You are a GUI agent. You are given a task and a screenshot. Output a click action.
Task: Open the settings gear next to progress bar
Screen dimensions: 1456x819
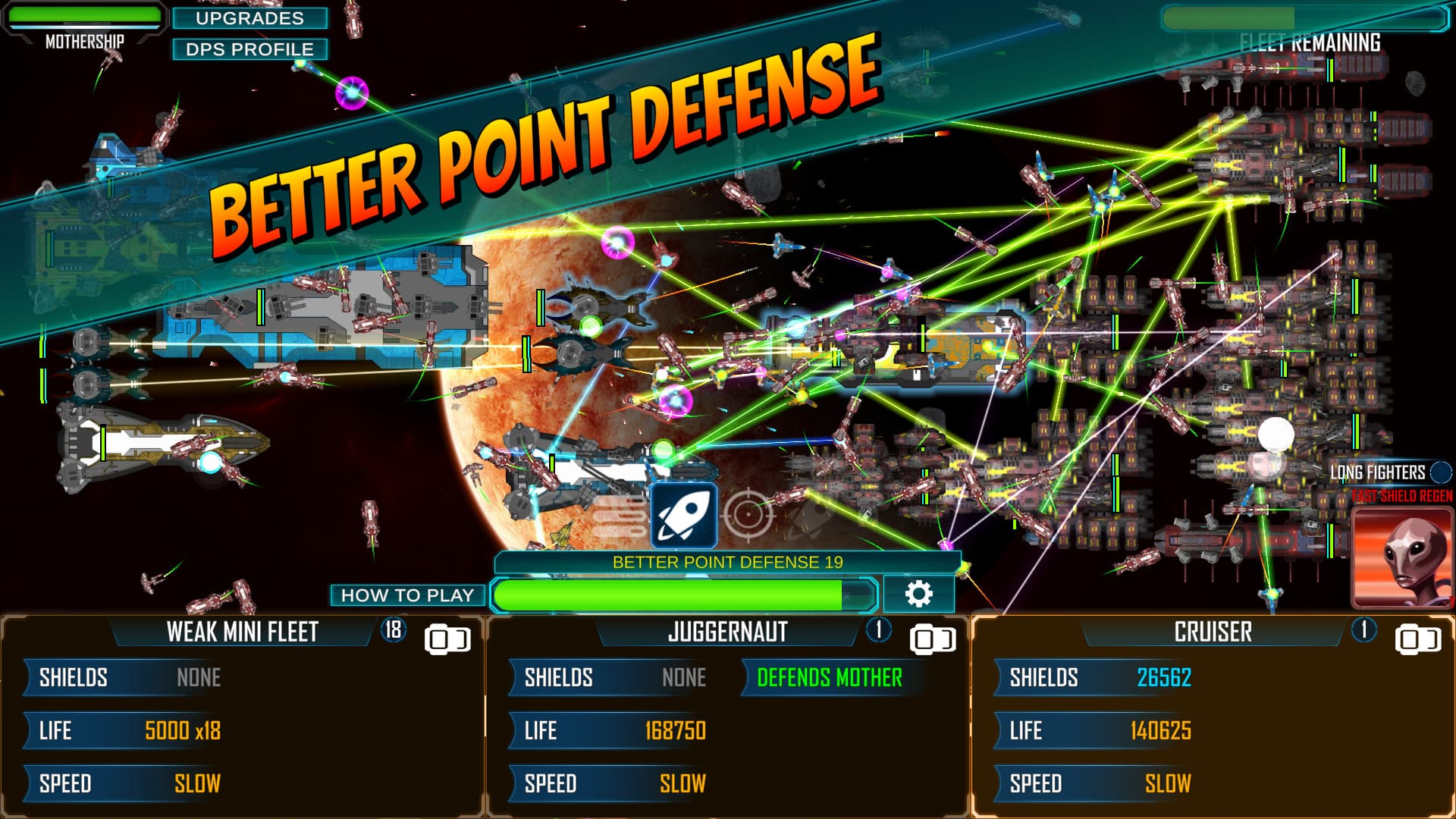pos(920,595)
